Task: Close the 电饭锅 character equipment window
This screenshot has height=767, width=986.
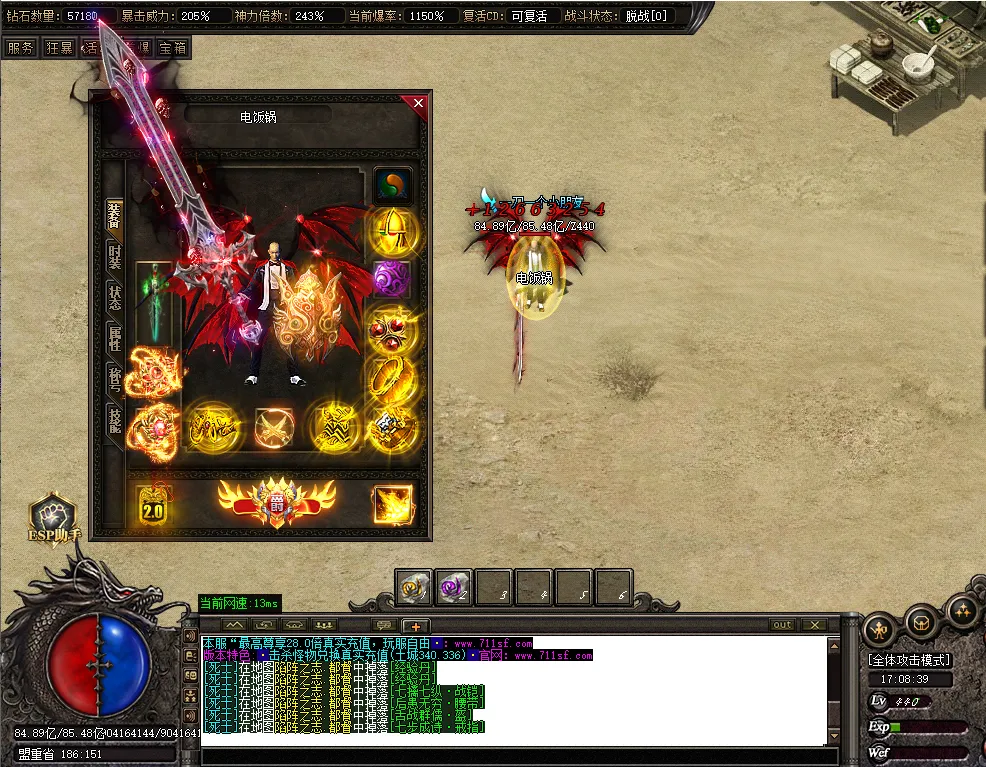Action: click(x=418, y=103)
